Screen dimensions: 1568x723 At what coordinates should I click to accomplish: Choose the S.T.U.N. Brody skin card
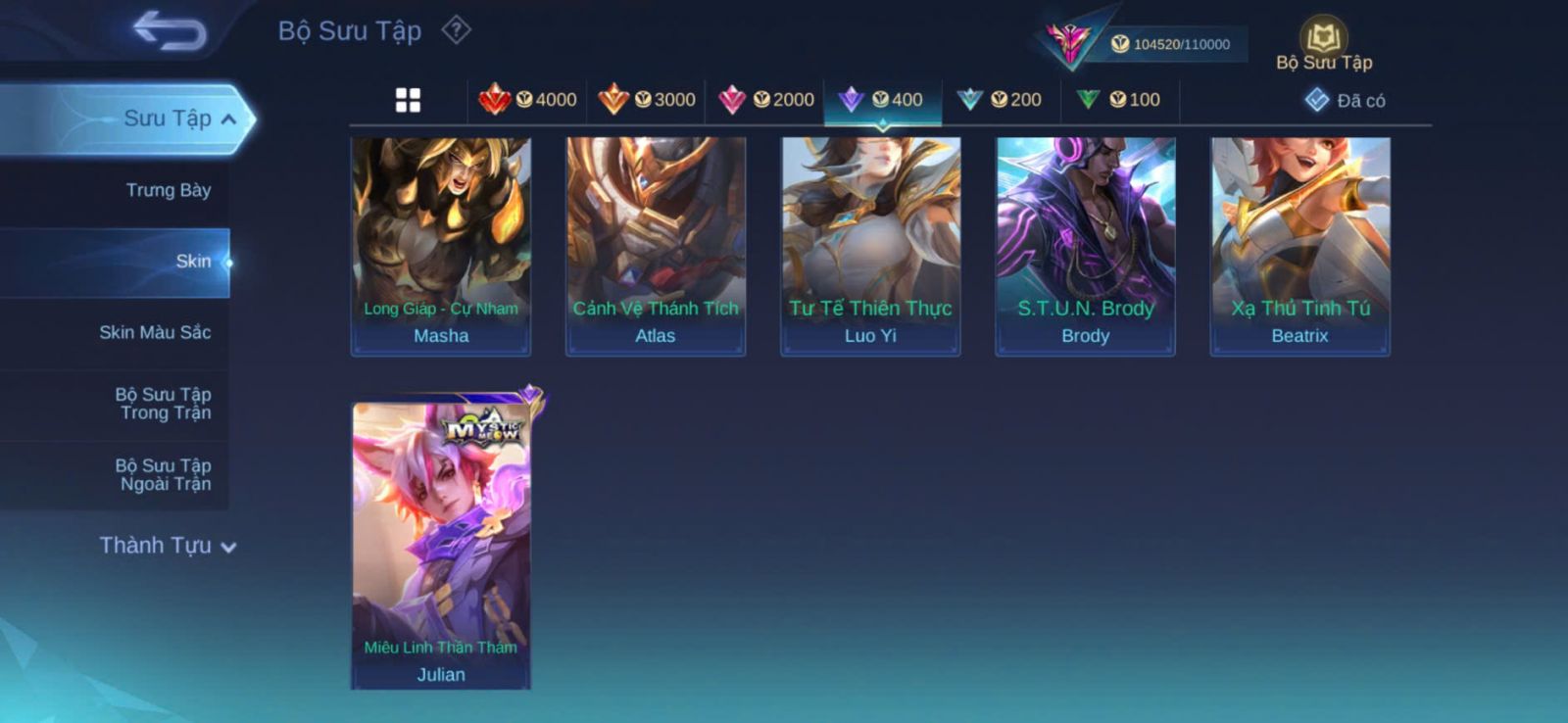coord(1085,245)
